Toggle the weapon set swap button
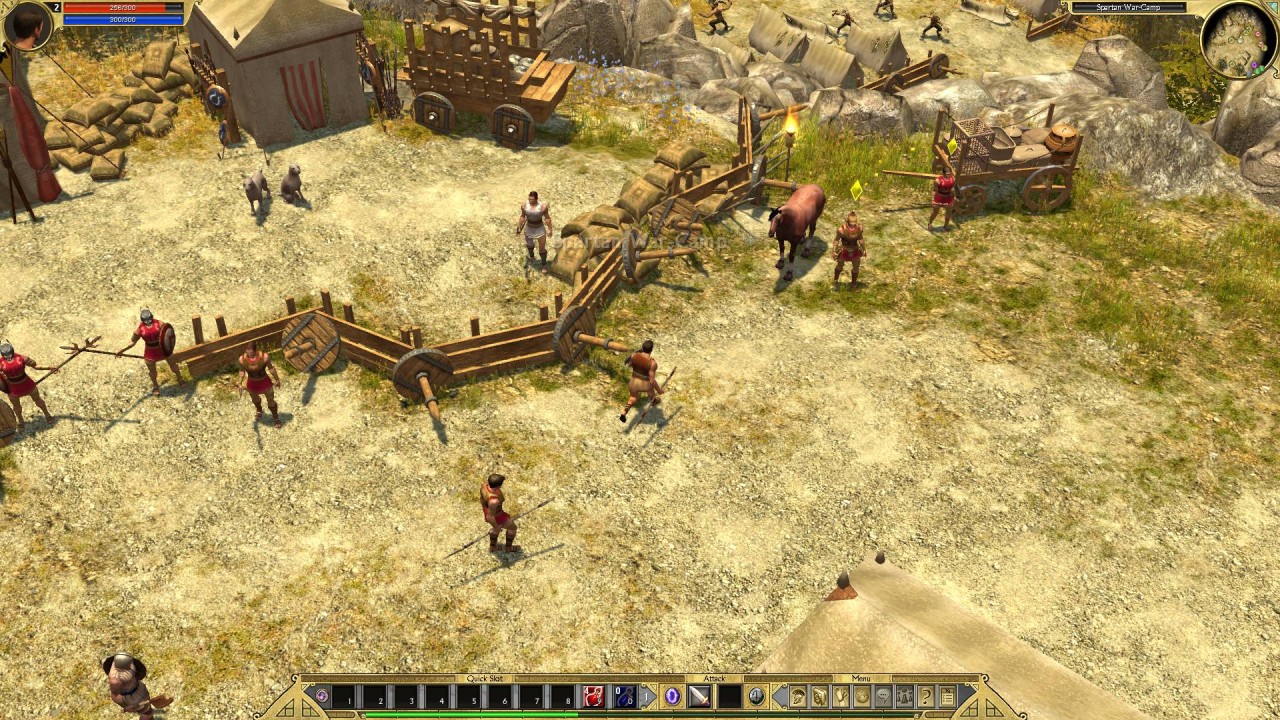The width and height of the screenshot is (1280, 720). tap(757, 696)
